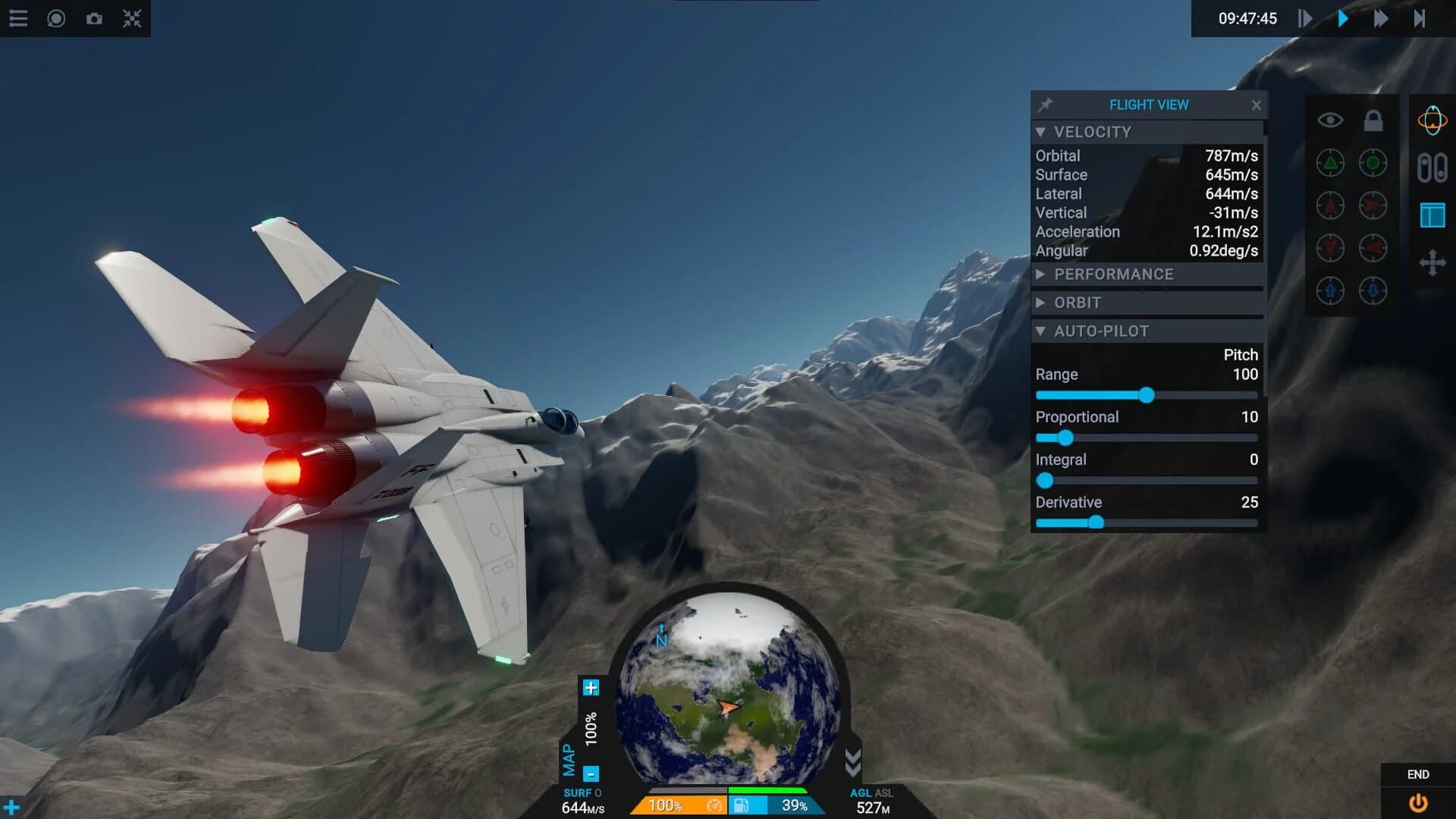Click the END button
The image size is (1456, 819).
pyautogui.click(x=1419, y=774)
